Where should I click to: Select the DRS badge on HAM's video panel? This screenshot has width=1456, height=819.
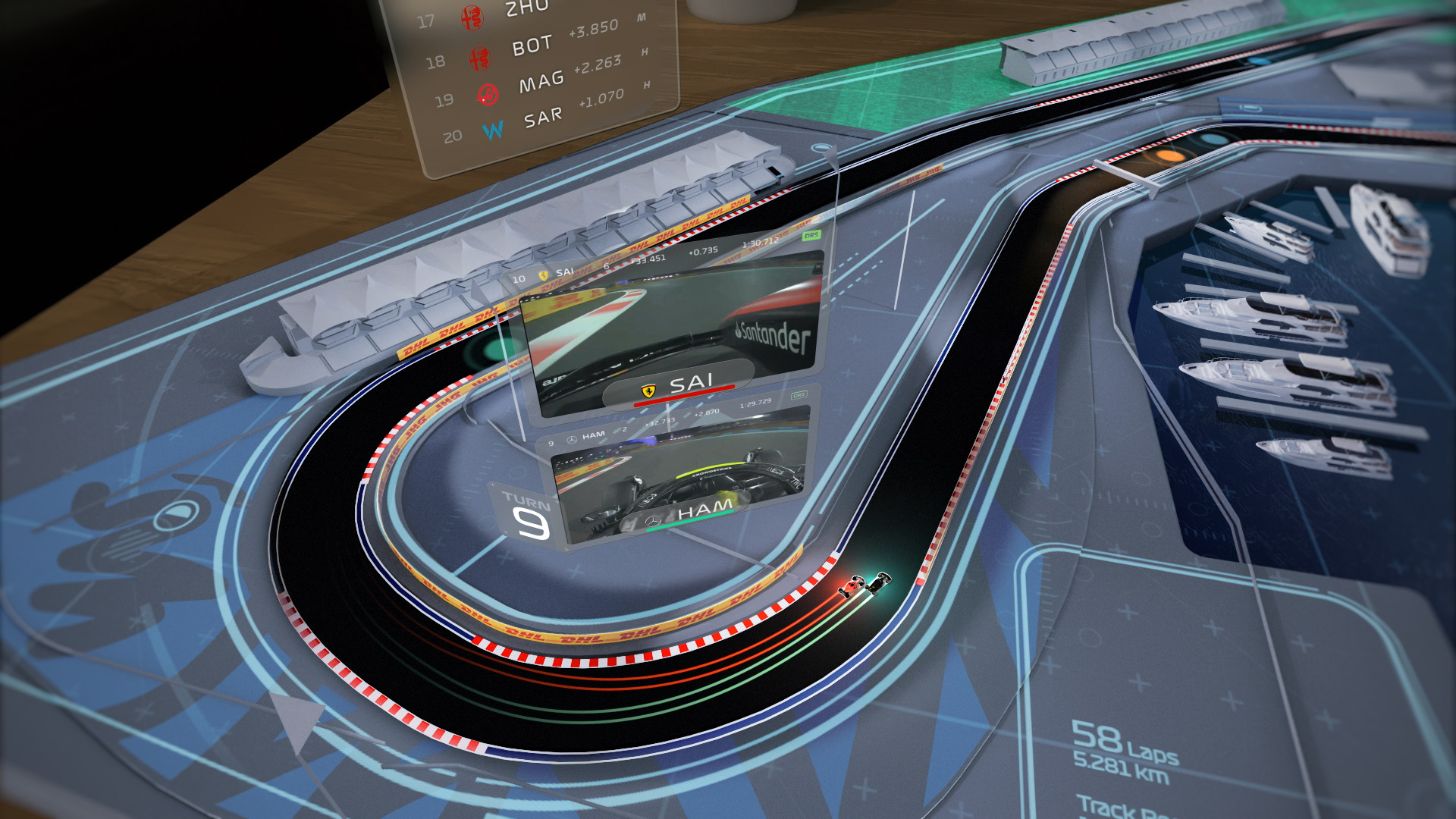799,396
